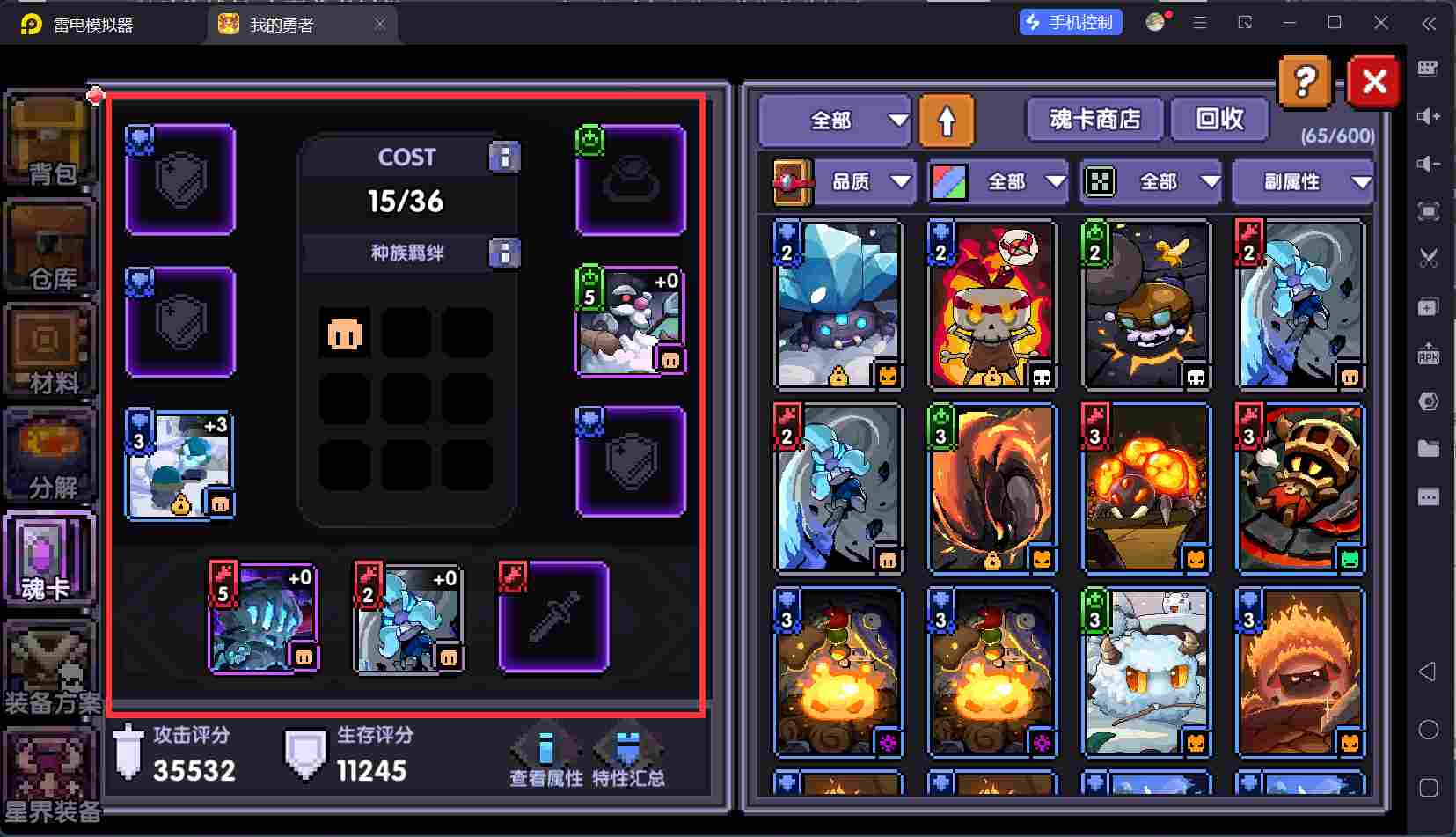Open the 副属性 sub-attribute dropdown
This screenshot has width=1456, height=837.
tap(1302, 182)
